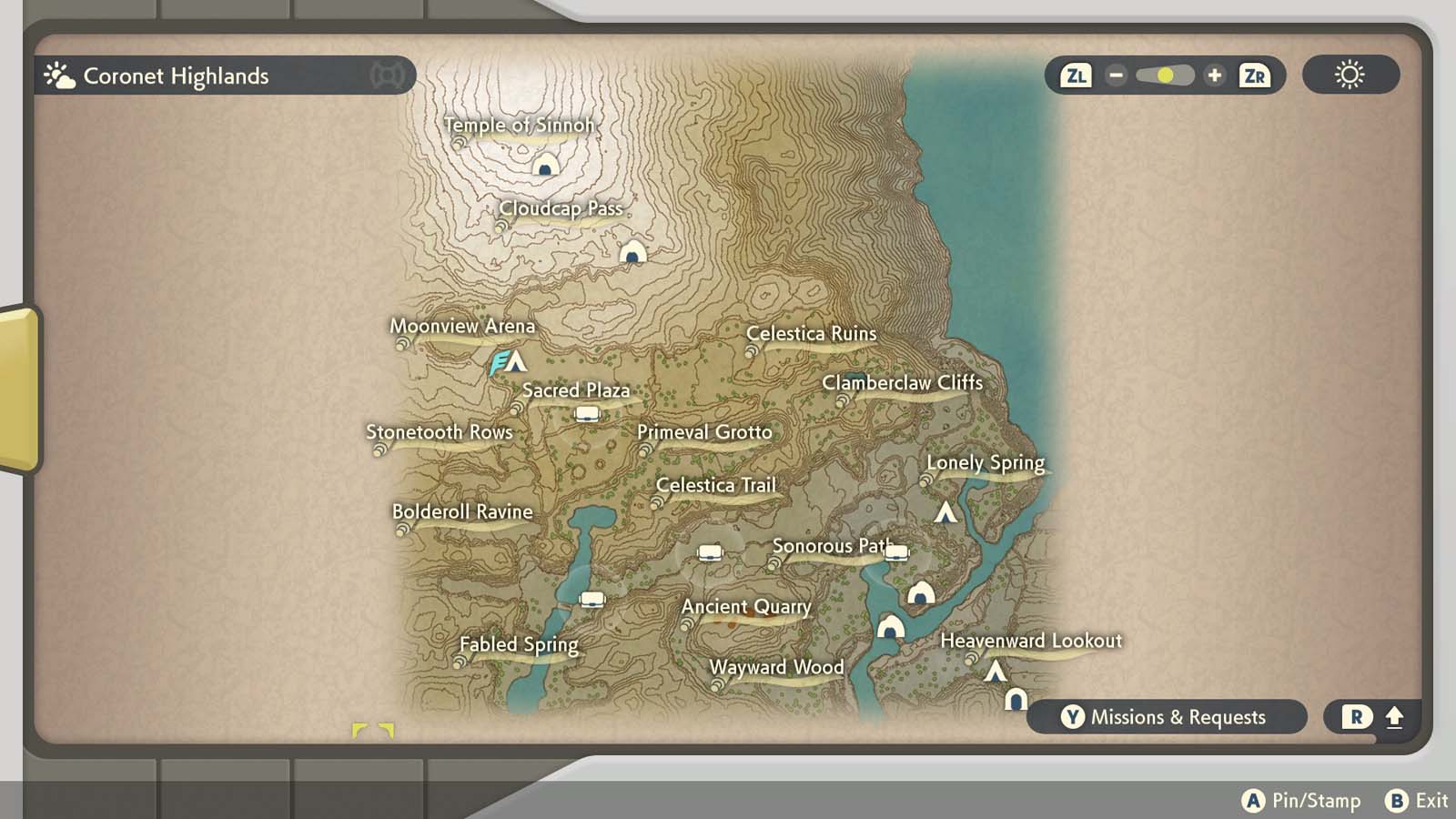Click the partly-cloudy weather icon beside Coronet Highlands
Viewport: 1456px width, 819px height.
click(x=58, y=75)
